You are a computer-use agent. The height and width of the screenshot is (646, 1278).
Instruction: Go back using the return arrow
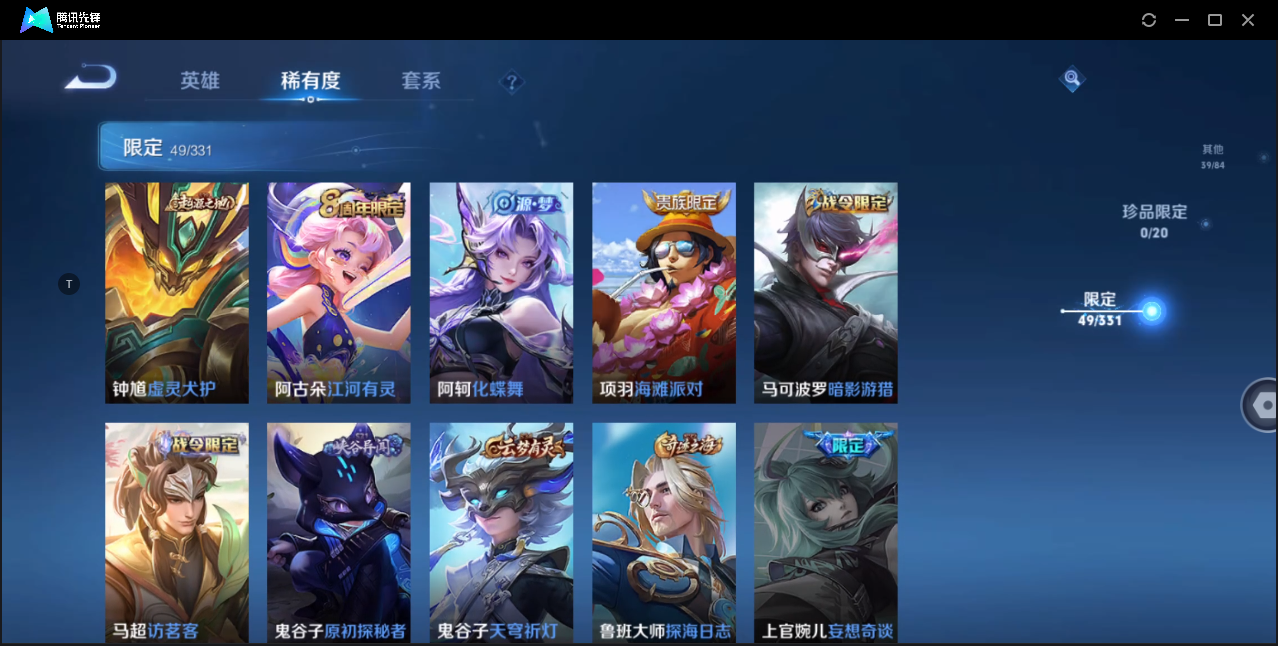tap(91, 78)
